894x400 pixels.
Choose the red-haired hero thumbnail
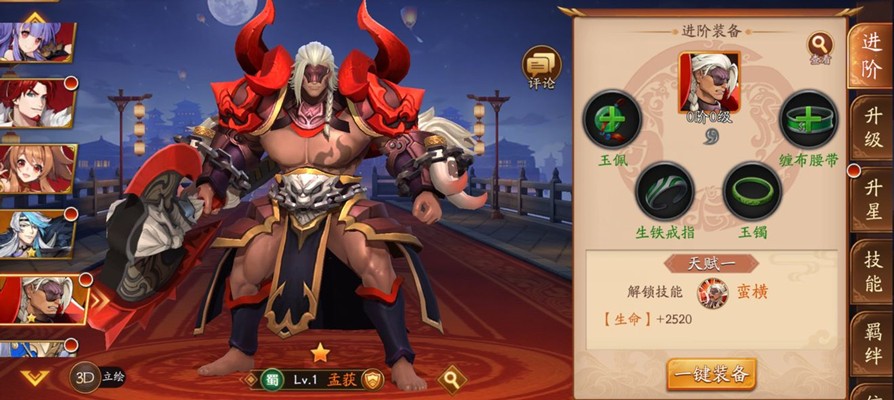coord(38,102)
